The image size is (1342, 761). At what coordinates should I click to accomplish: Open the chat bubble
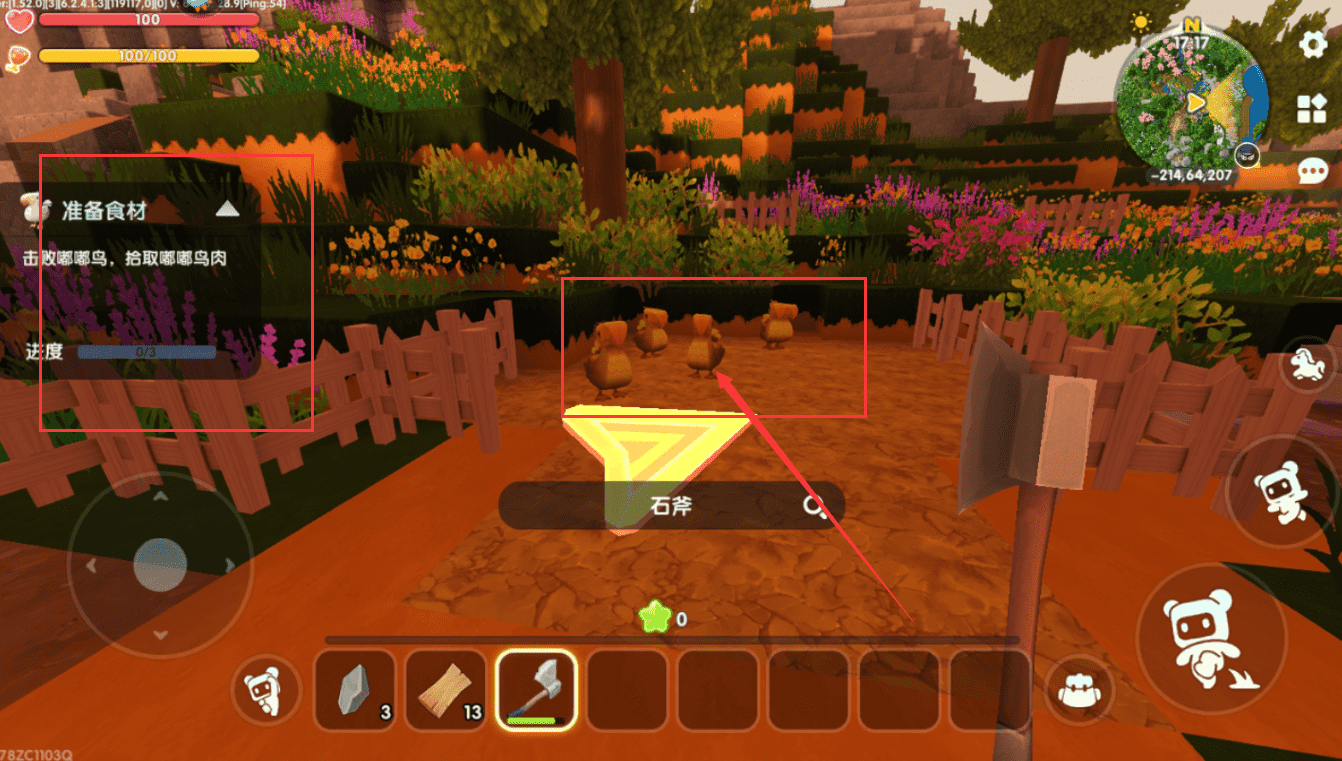click(x=1312, y=171)
